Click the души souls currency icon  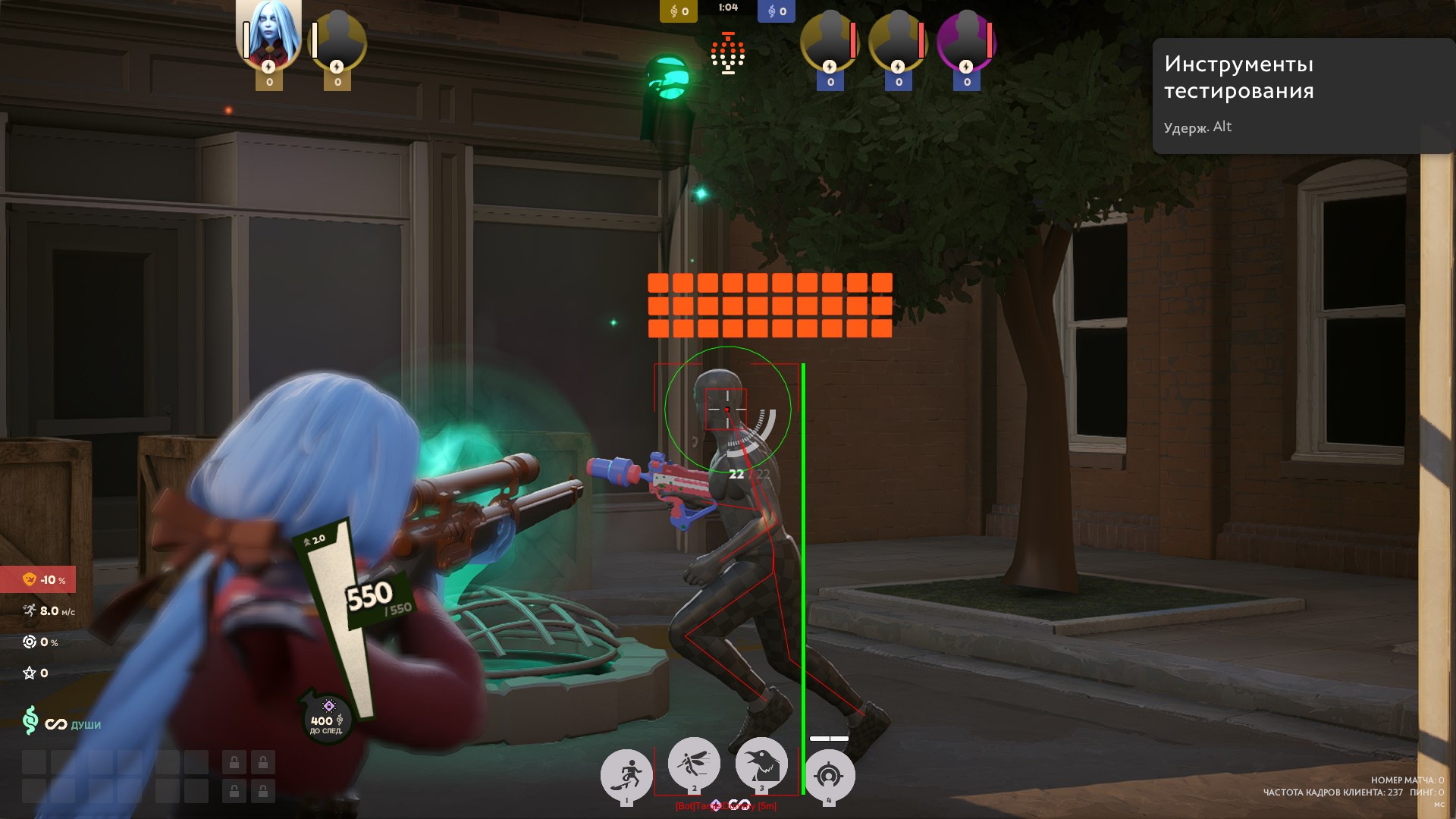pyautogui.click(x=30, y=720)
